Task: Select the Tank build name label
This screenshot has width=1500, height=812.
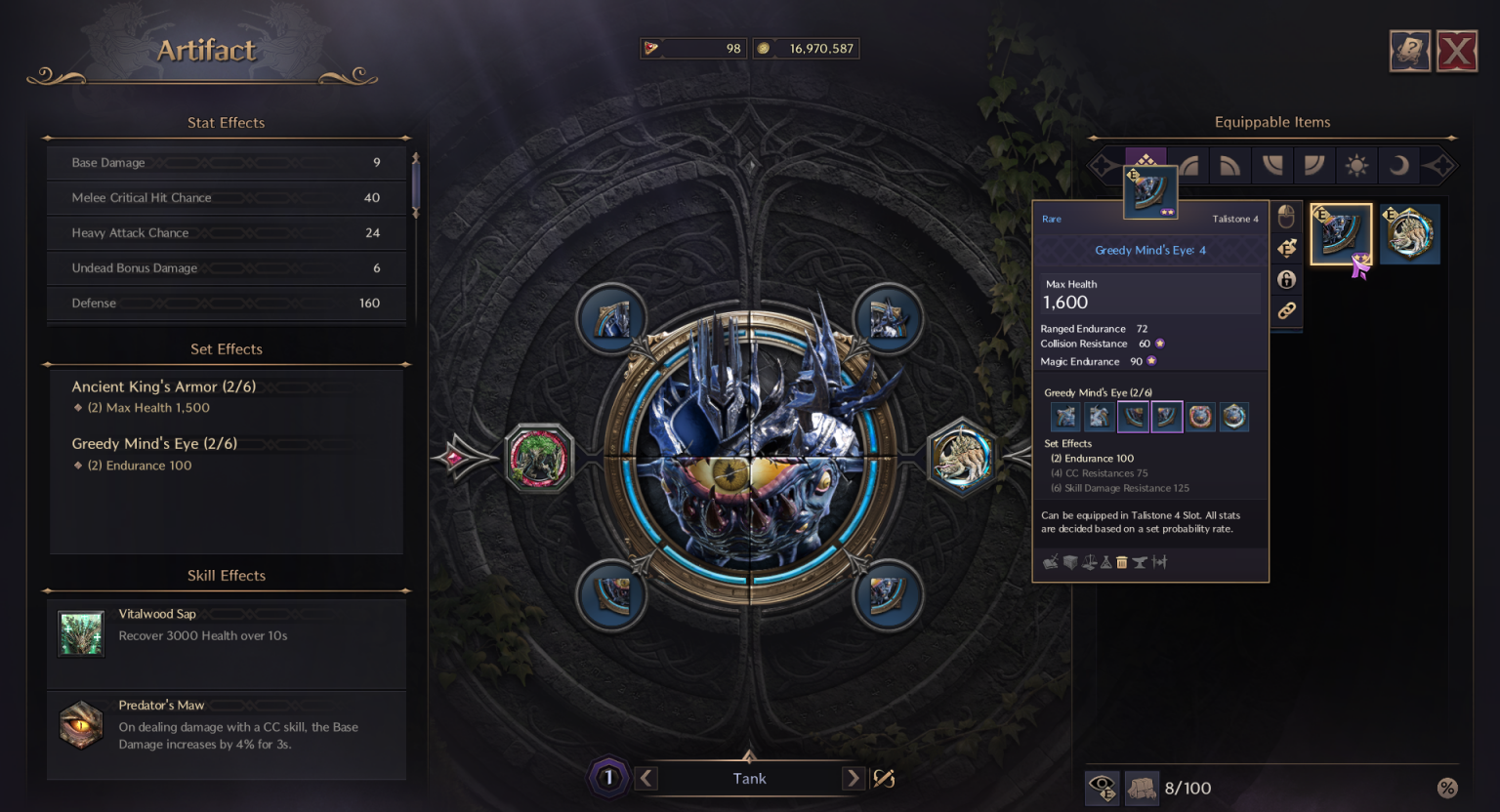Action: point(749,778)
